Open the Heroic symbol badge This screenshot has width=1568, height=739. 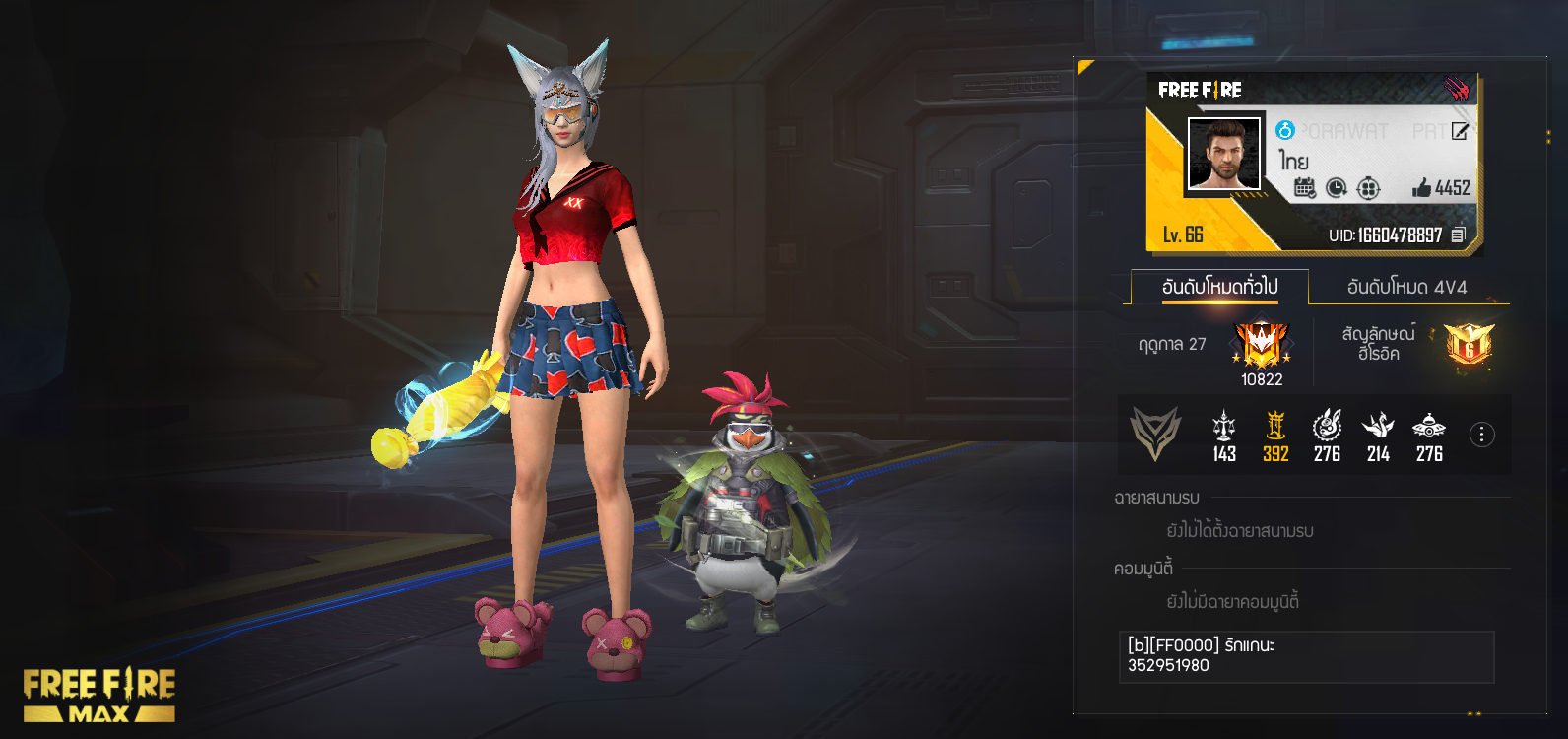pyautogui.click(x=1469, y=344)
